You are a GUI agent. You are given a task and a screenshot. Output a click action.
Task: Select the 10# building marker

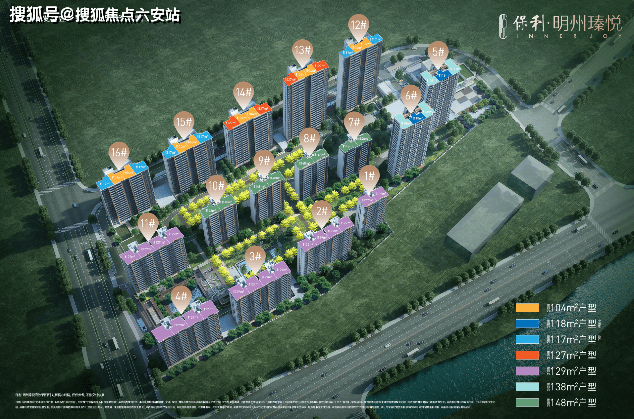[x=216, y=185]
